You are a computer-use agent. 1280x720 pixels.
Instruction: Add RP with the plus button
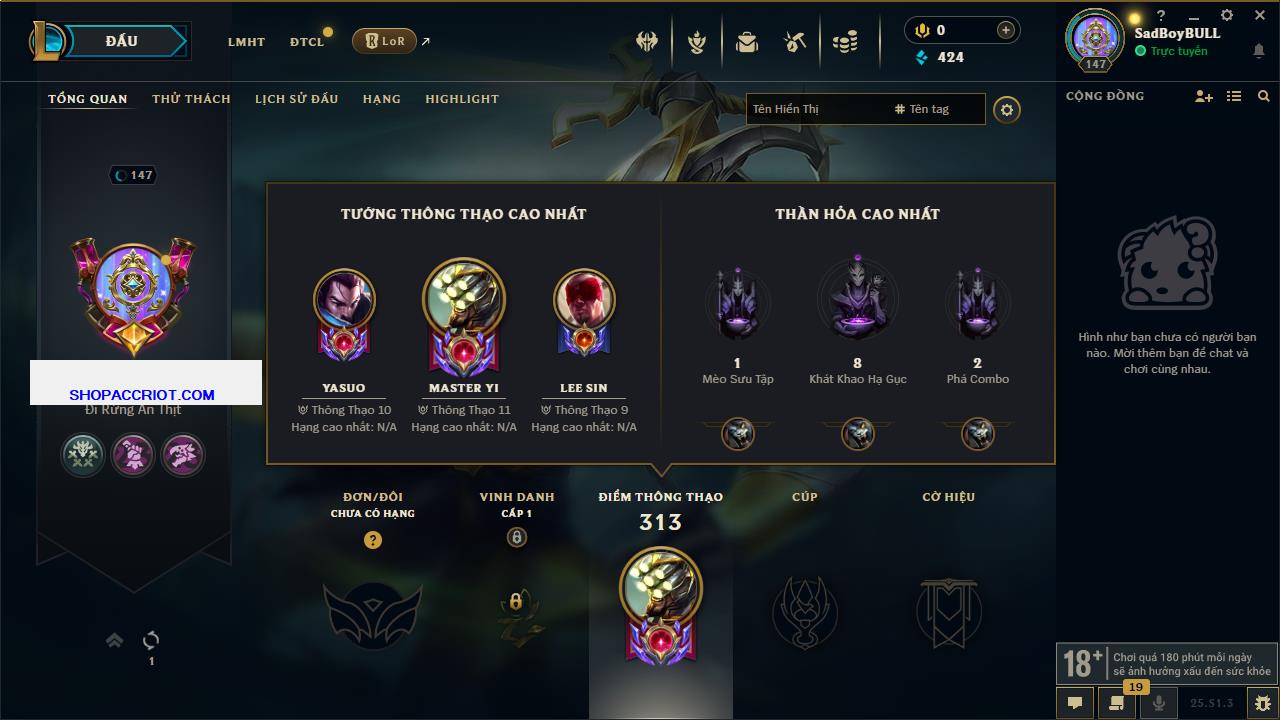[x=1006, y=31]
